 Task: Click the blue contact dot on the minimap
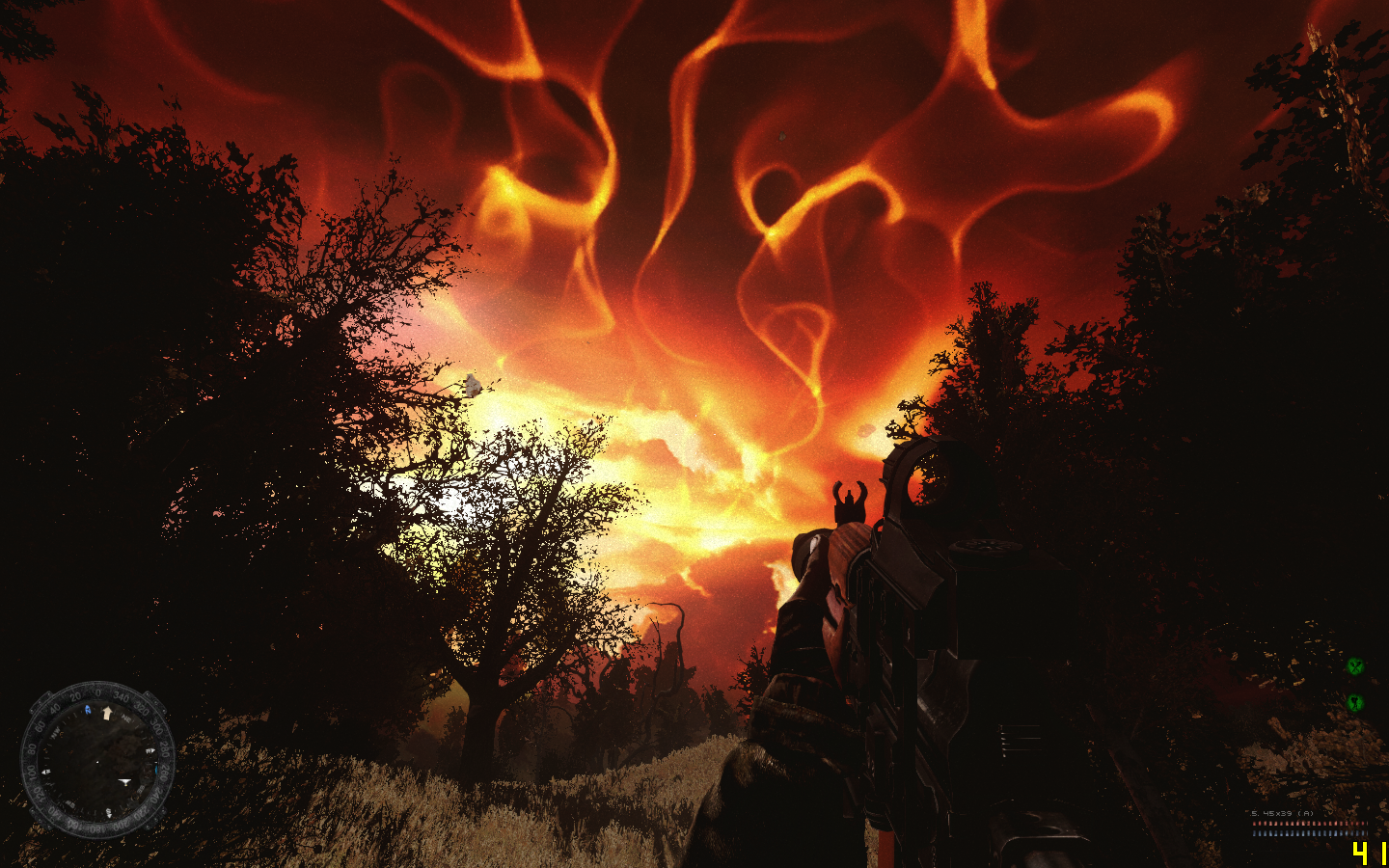click(x=156, y=770)
